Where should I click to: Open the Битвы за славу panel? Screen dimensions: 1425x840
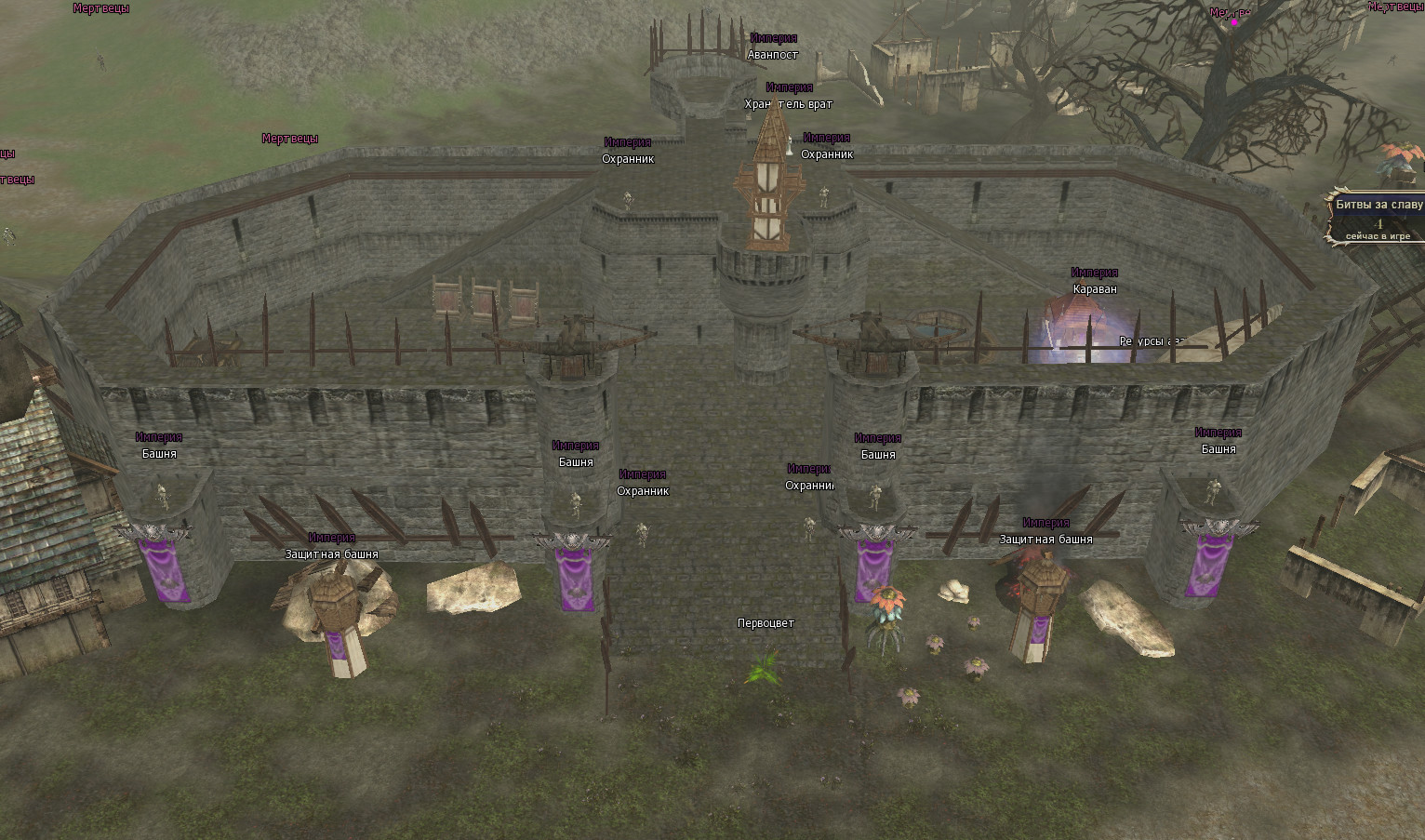[1378, 206]
